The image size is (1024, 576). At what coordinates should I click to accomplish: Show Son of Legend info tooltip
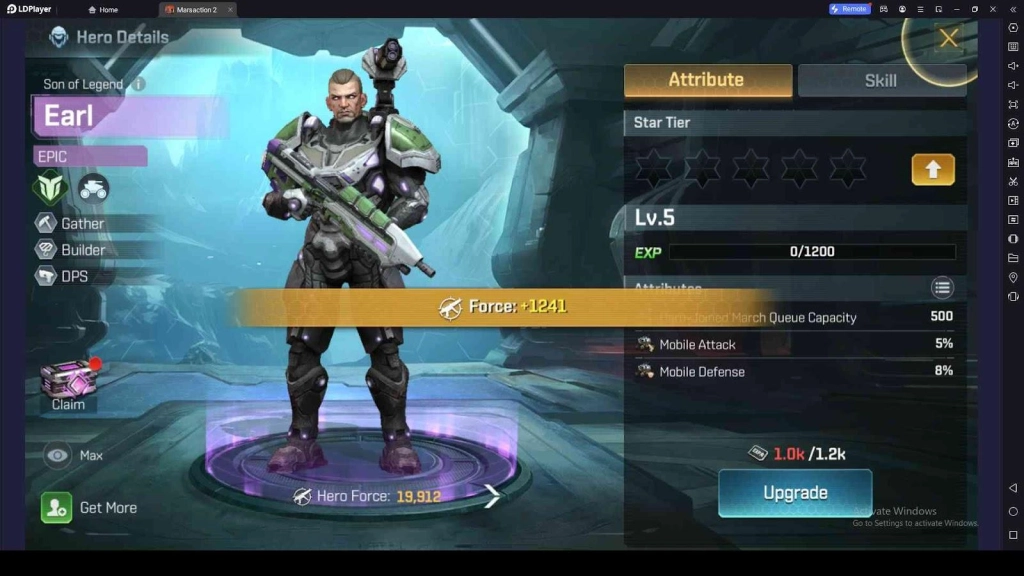pos(139,85)
